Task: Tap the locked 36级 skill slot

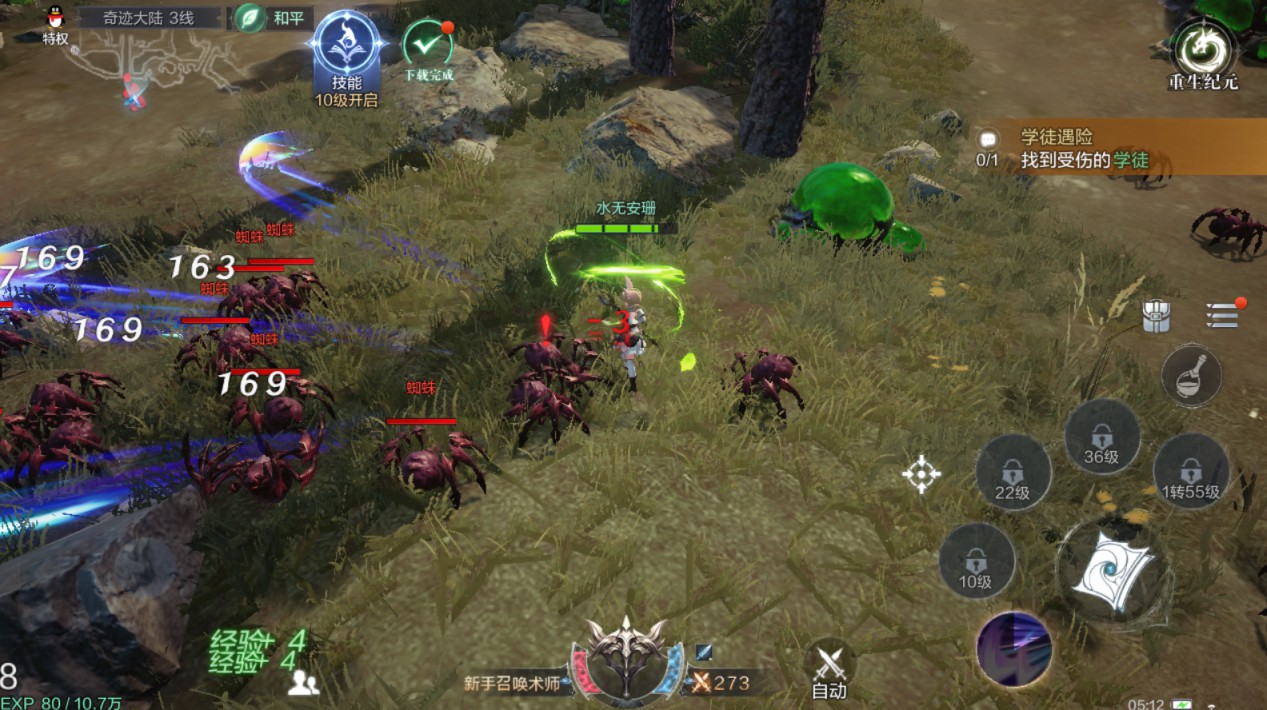Action: coord(1101,437)
